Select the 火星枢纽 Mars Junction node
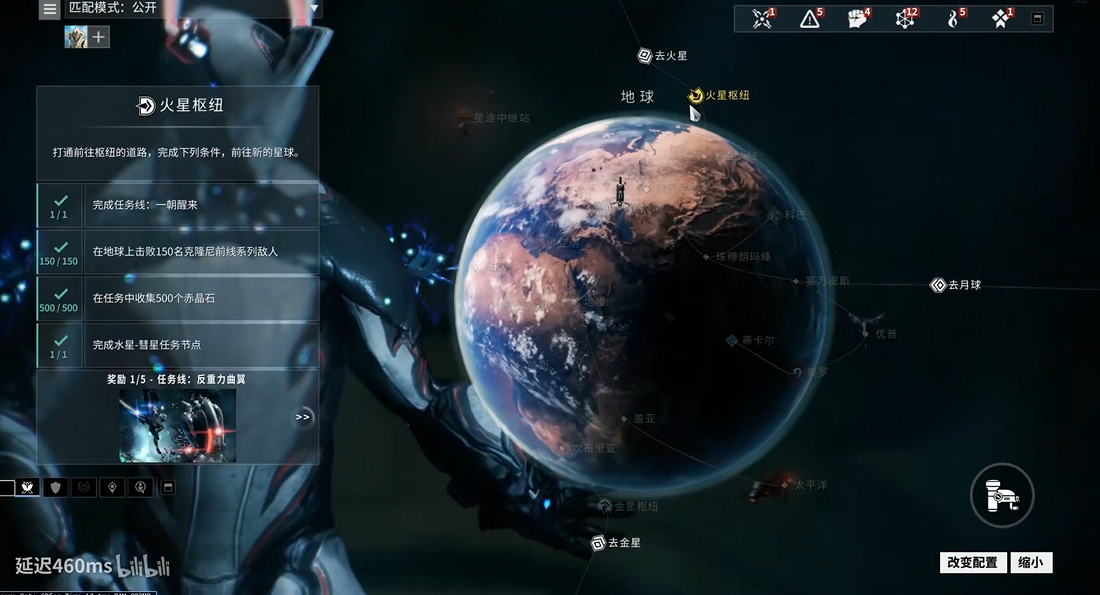Viewport: 1100px width, 595px height. tap(697, 95)
